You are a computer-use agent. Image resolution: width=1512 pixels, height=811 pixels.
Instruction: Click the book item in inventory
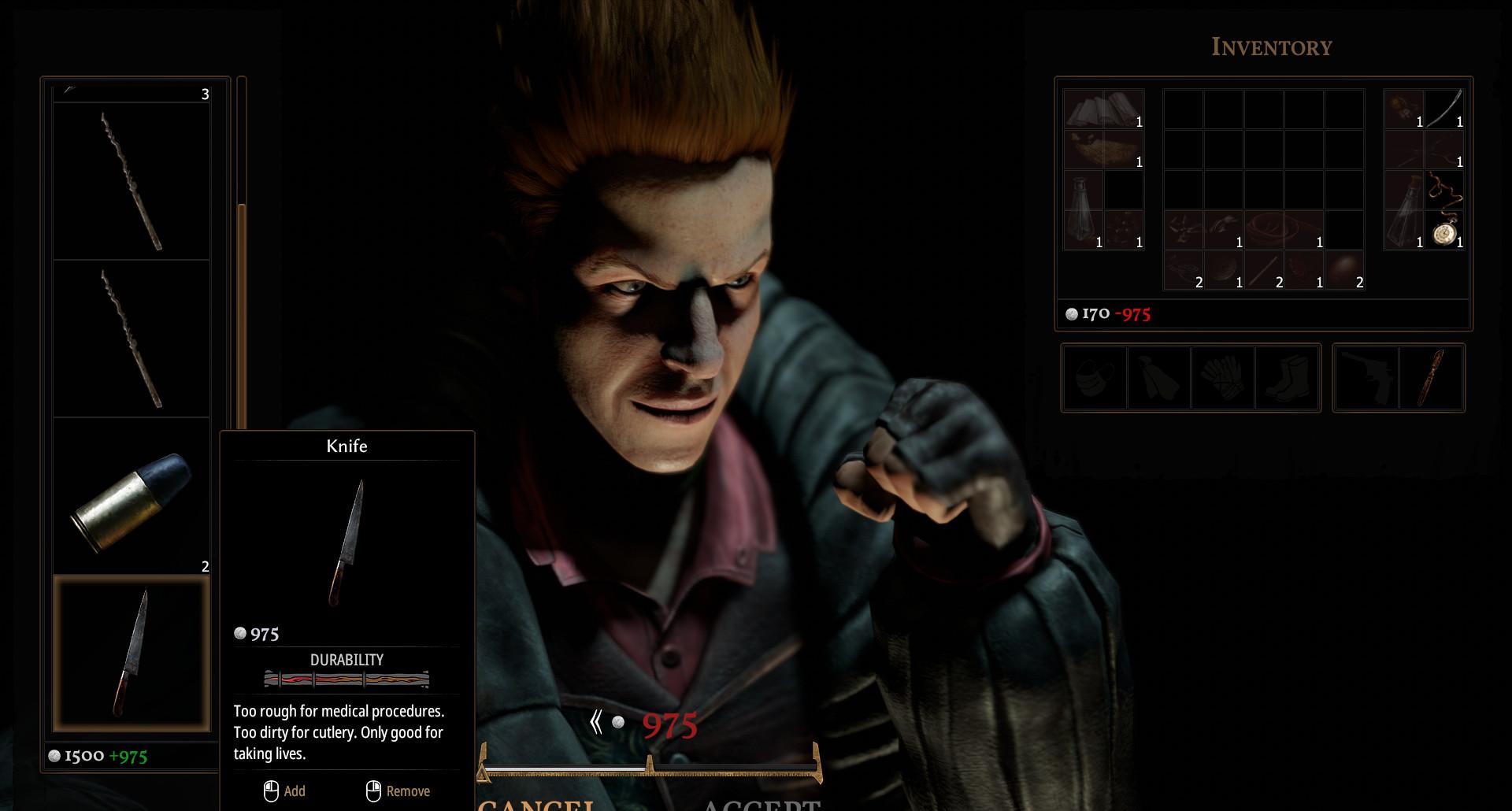point(1103,109)
